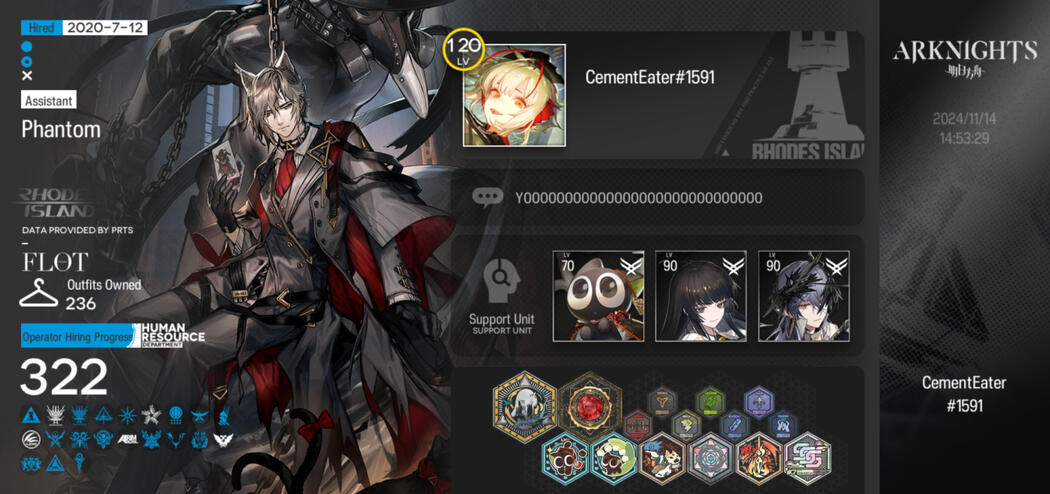Image resolution: width=1050 pixels, height=494 pixels.
Task: Check the pastel maze-pattern medal
Action: coord(806,457)
